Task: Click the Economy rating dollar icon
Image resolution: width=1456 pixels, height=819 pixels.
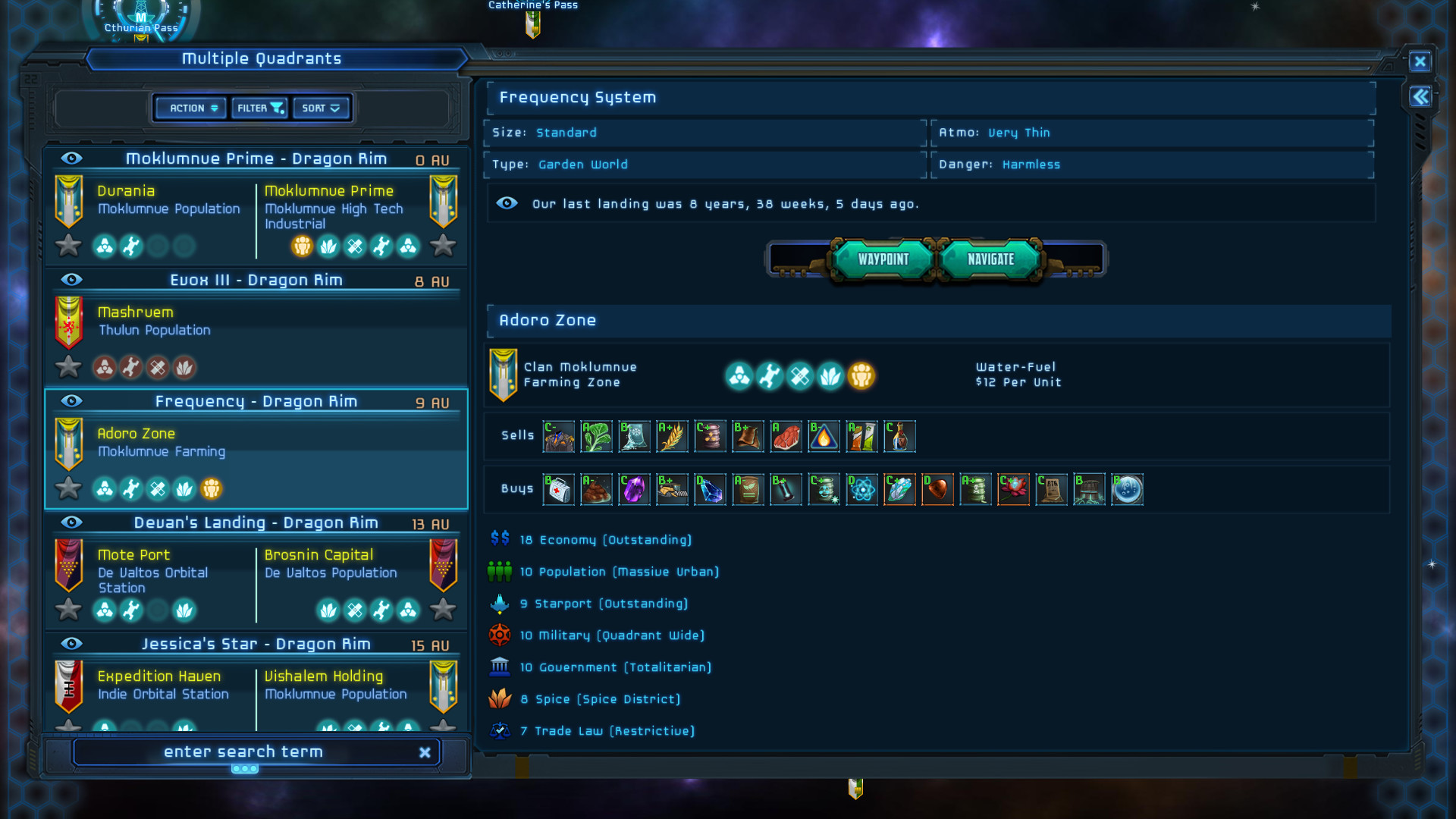Action: tap(500, 540)
